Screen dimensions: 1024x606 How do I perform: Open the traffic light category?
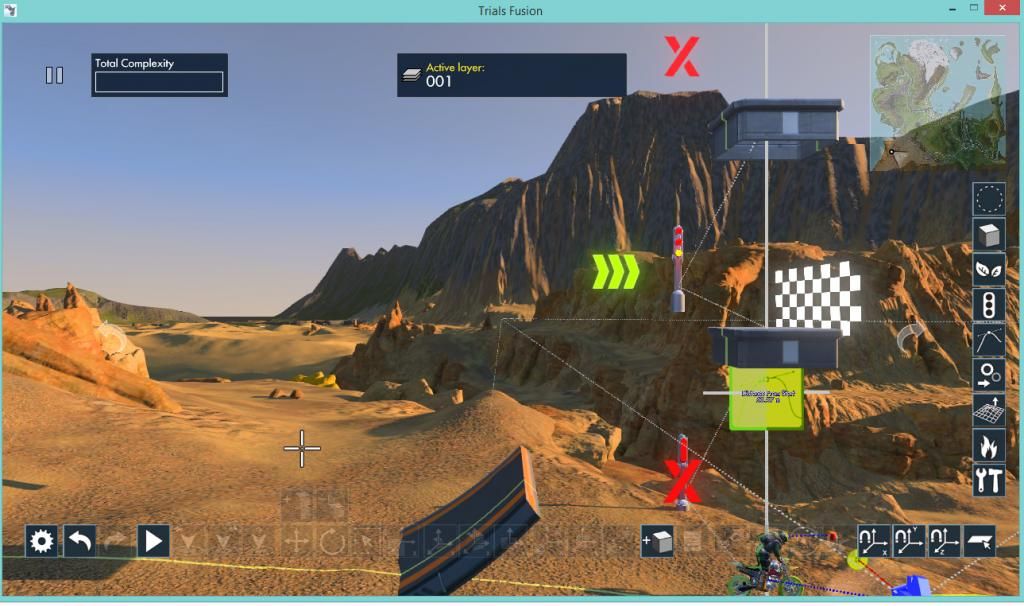tap(989, 305)
